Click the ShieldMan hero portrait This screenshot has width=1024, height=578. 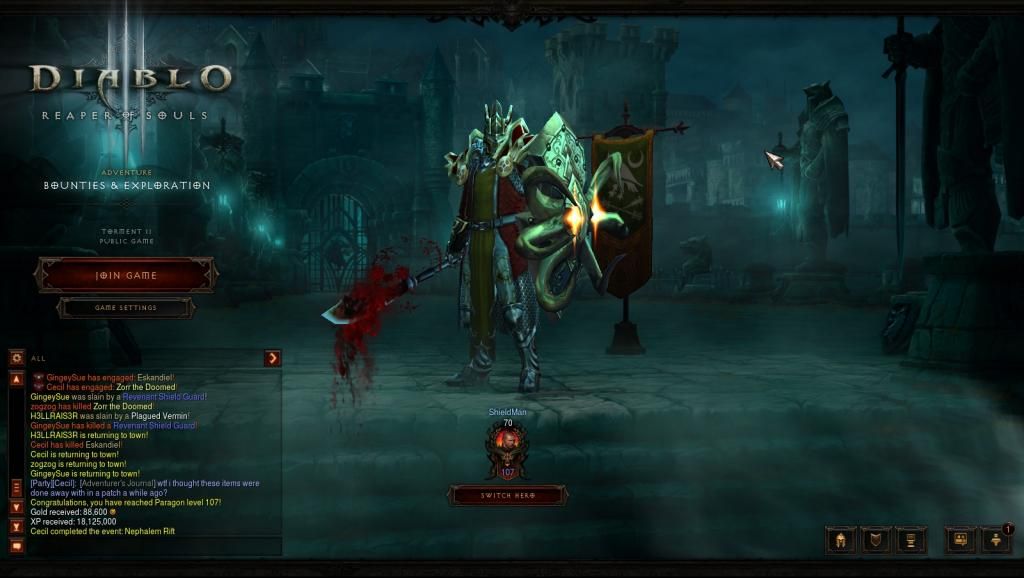pos(507,443)
